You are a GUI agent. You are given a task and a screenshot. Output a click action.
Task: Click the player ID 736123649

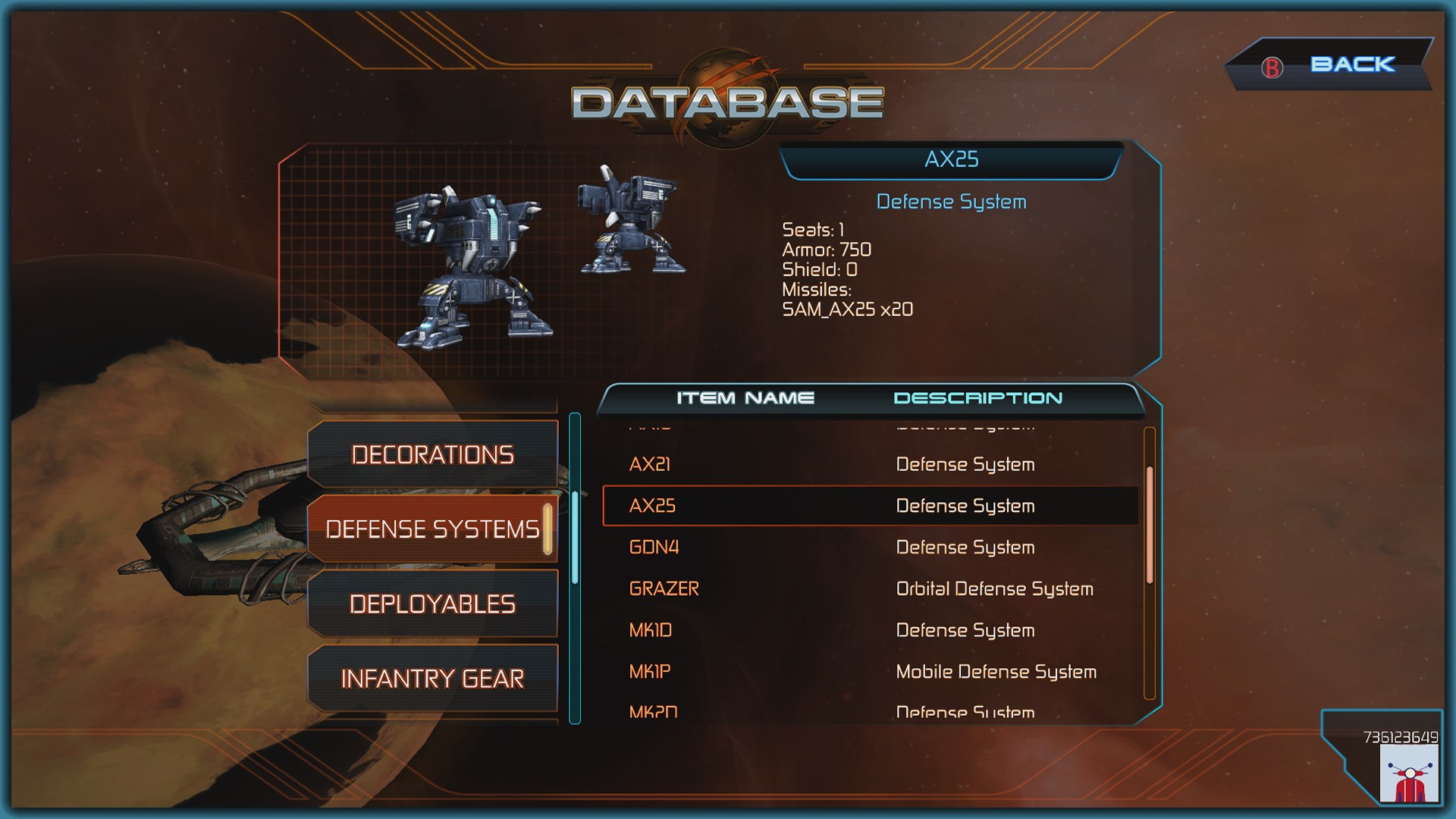(1400, 737)
